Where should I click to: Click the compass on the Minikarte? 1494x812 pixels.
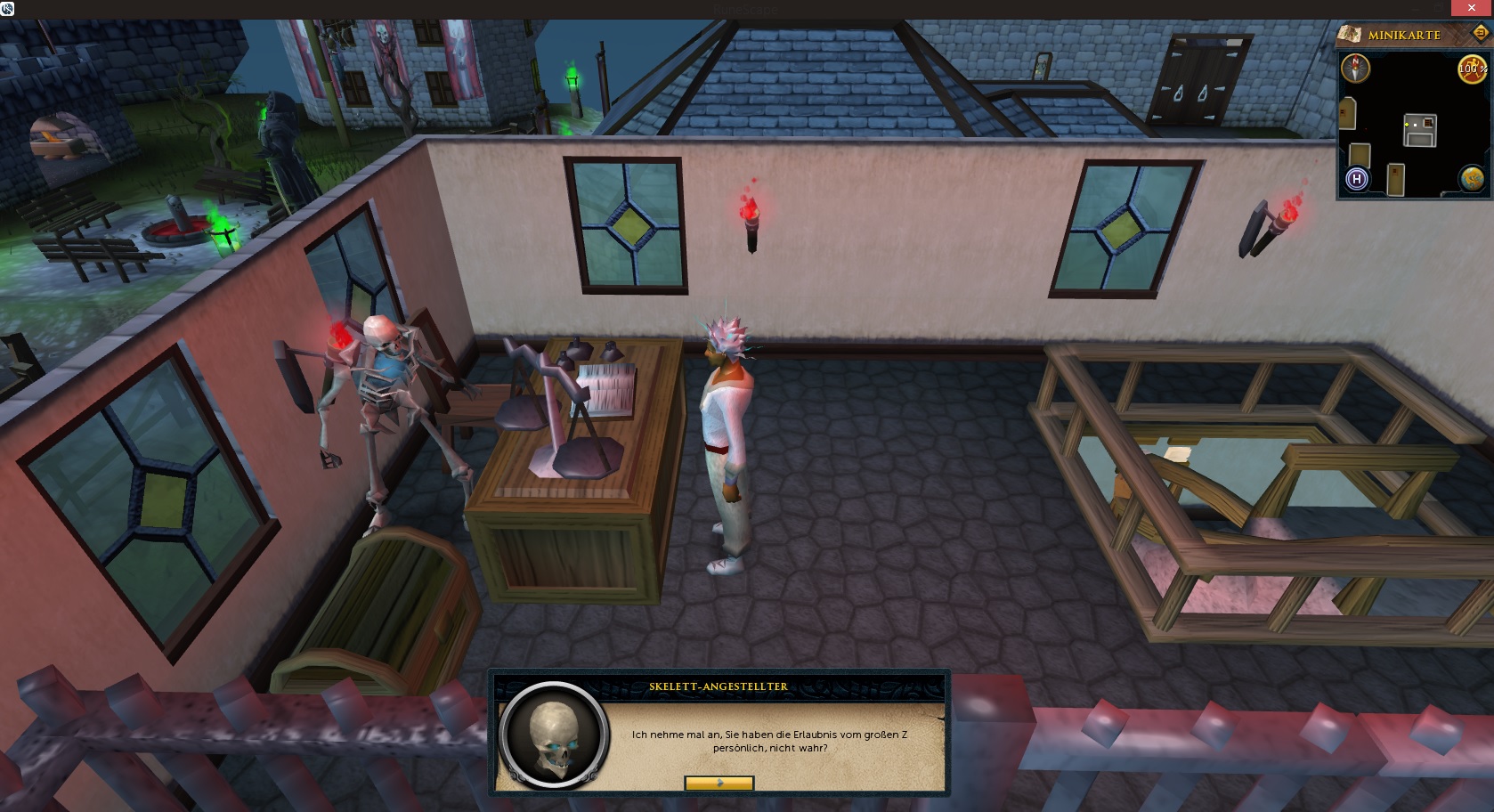click(x=1356, y=68)
